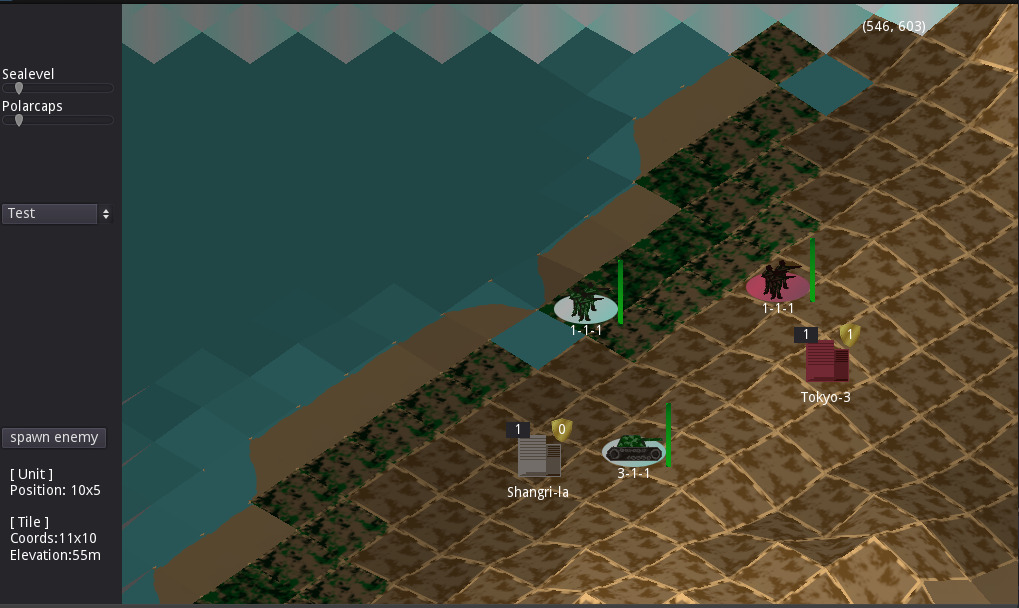This screenshot has height=608, width=1019.
Task: Select the tank unit labeled 3-1-1
Action: tap(633, 447)
